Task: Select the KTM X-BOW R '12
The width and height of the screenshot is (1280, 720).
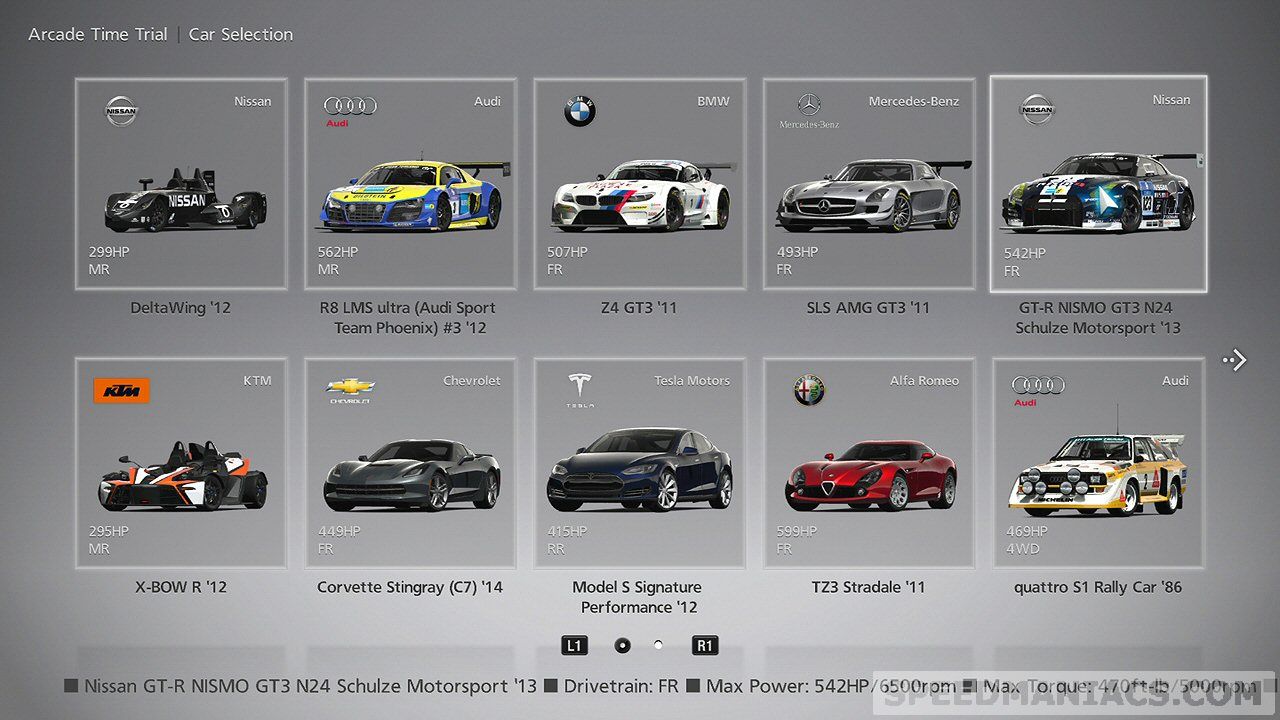Action: [181, 464]
